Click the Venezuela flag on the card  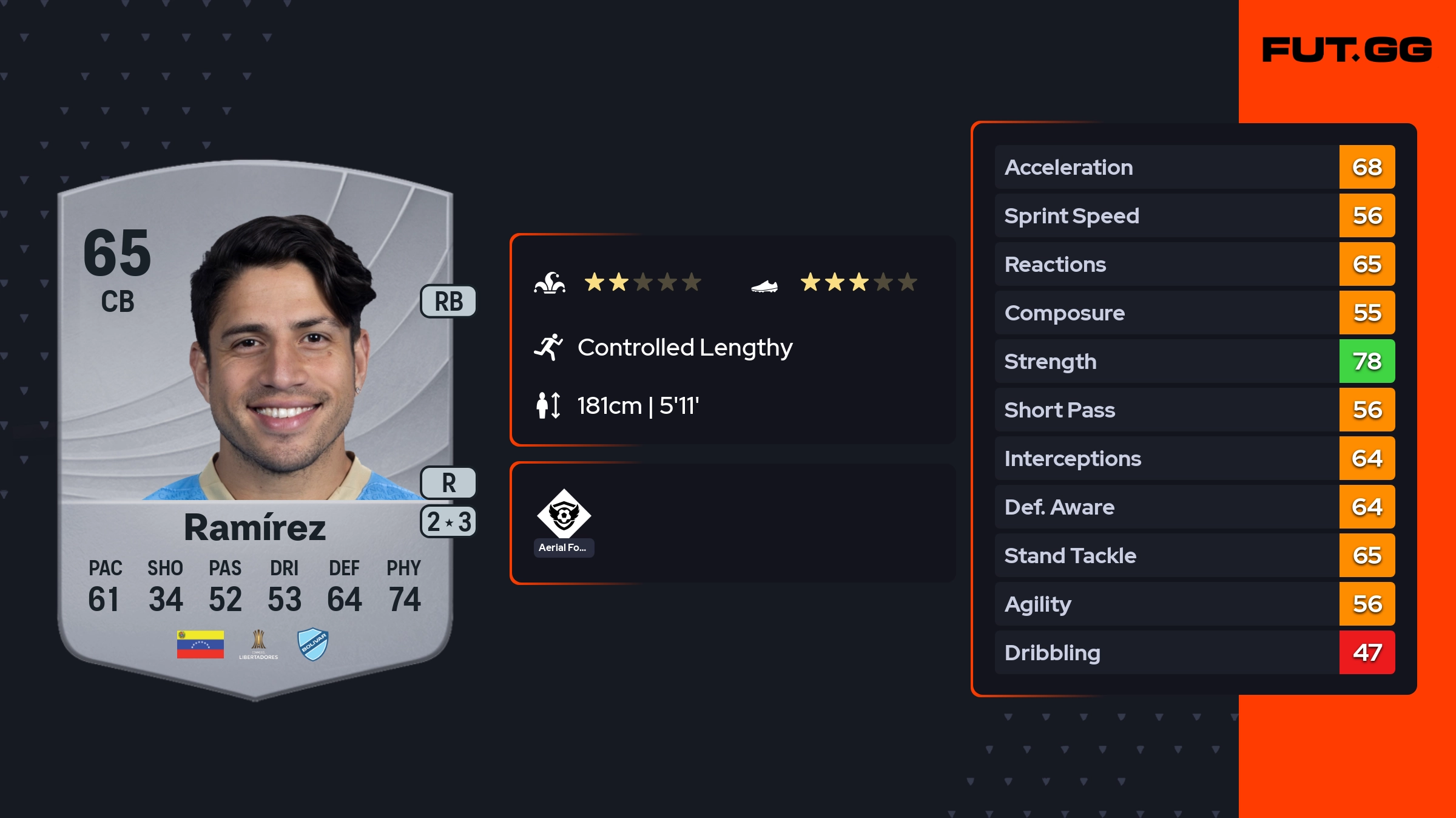200,644
